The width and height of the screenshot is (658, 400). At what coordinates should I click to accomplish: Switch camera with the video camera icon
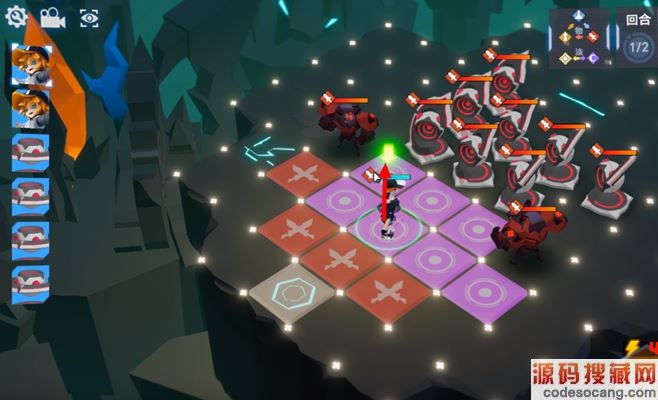pyautogui.click(x=53, y=18)
